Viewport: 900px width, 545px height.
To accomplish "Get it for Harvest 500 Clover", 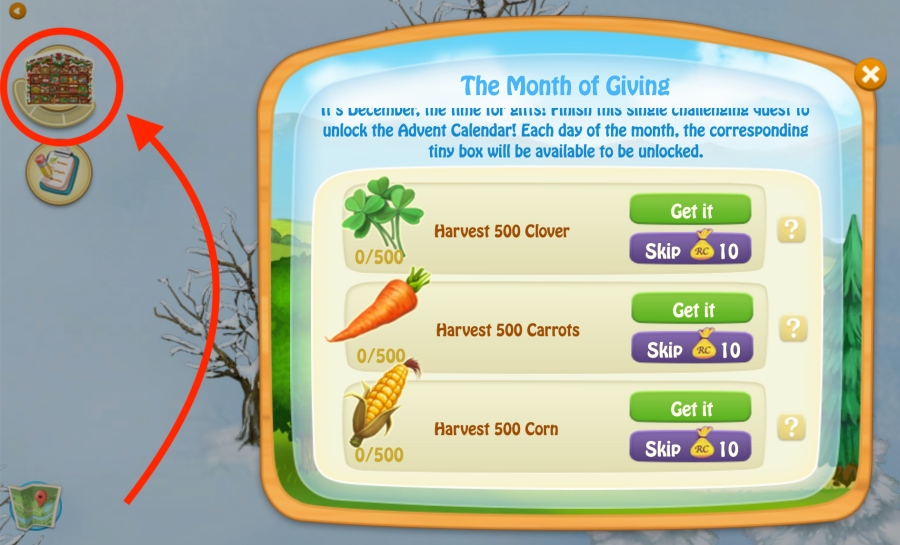I will click(x=690, y=211).
